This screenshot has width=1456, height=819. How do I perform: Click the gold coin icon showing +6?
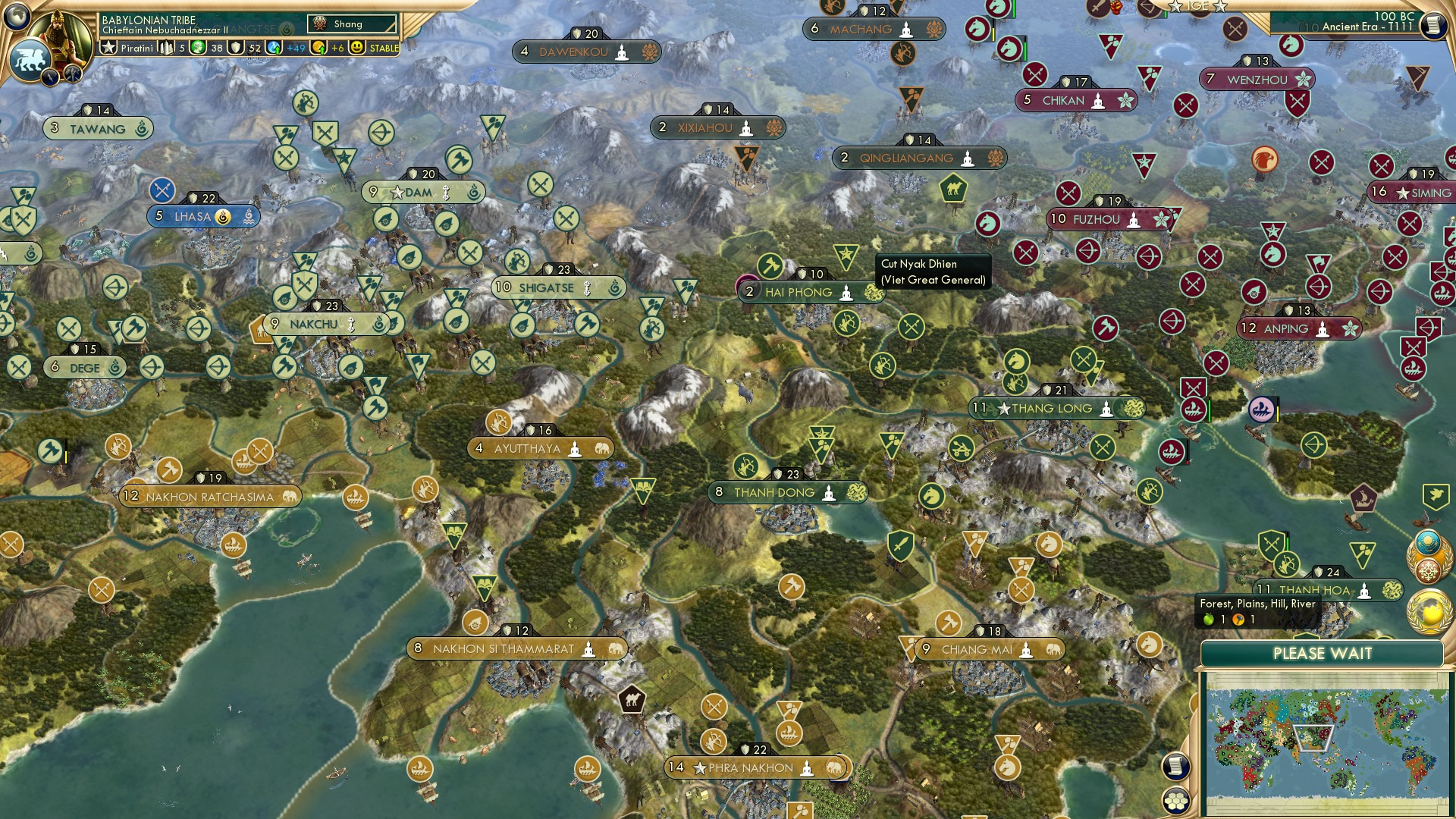tap(318, 47)
